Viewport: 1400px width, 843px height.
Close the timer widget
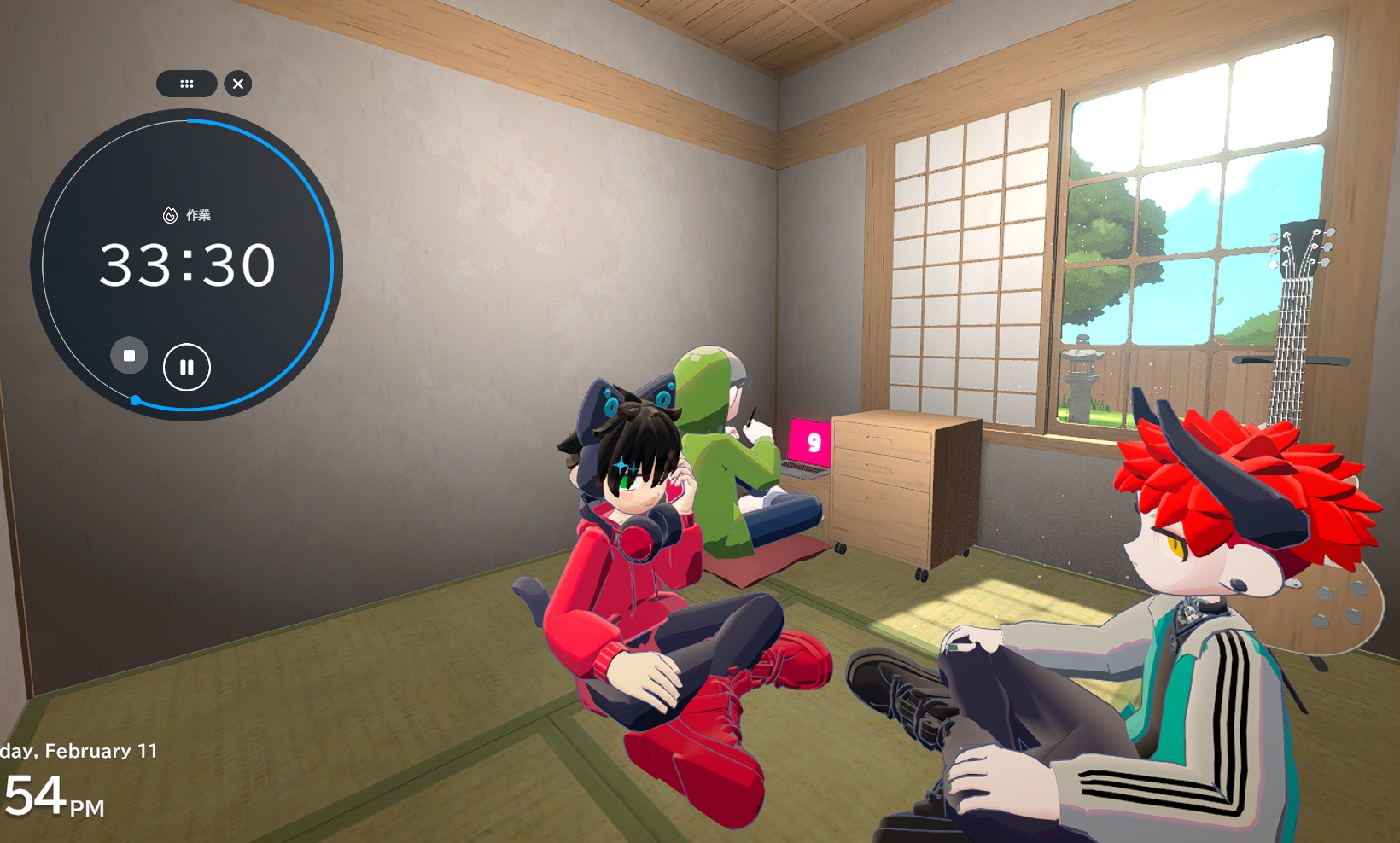(x=238, y=84)
